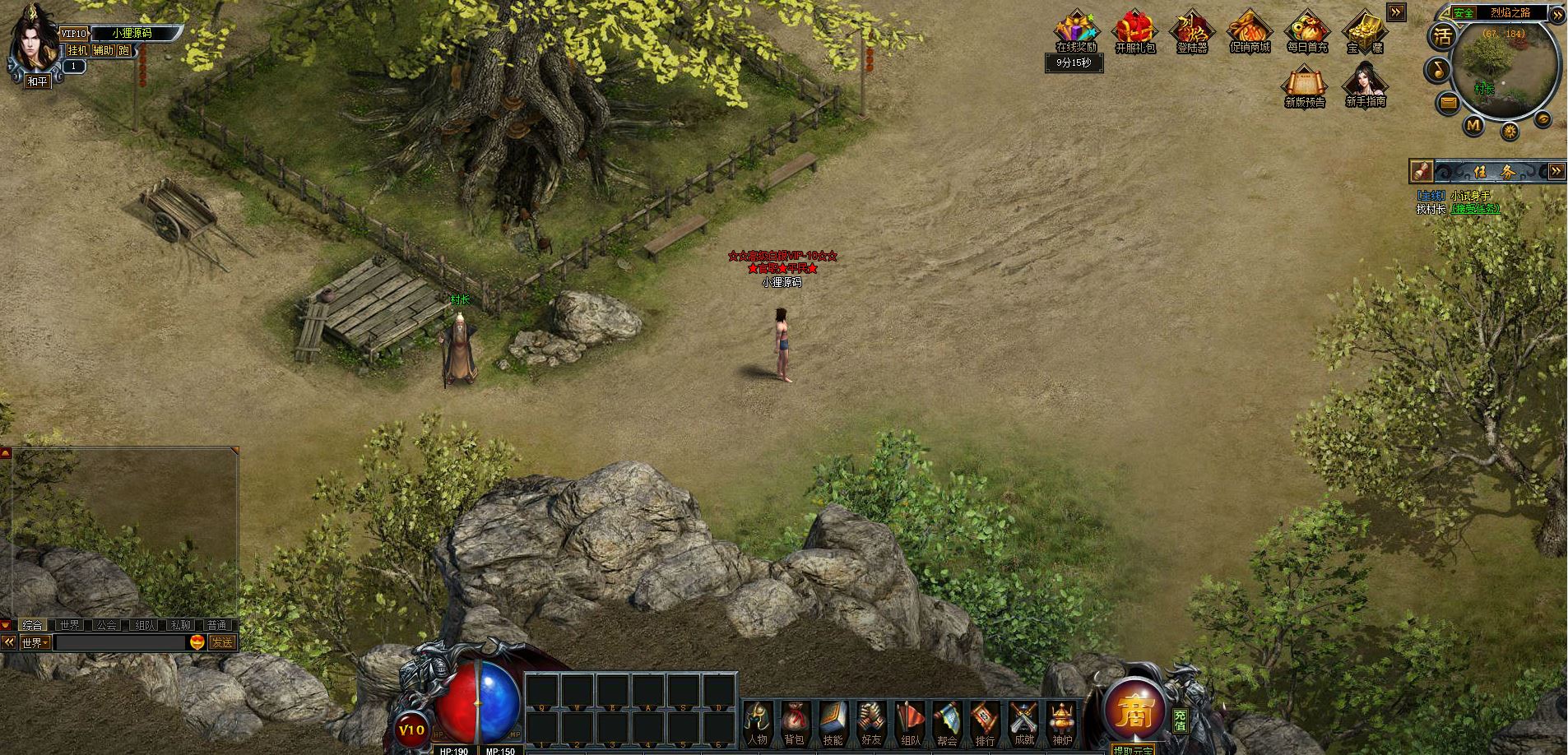Open the mail envelope by the minimap
Screen dimensions: 1568x755
1448,103
